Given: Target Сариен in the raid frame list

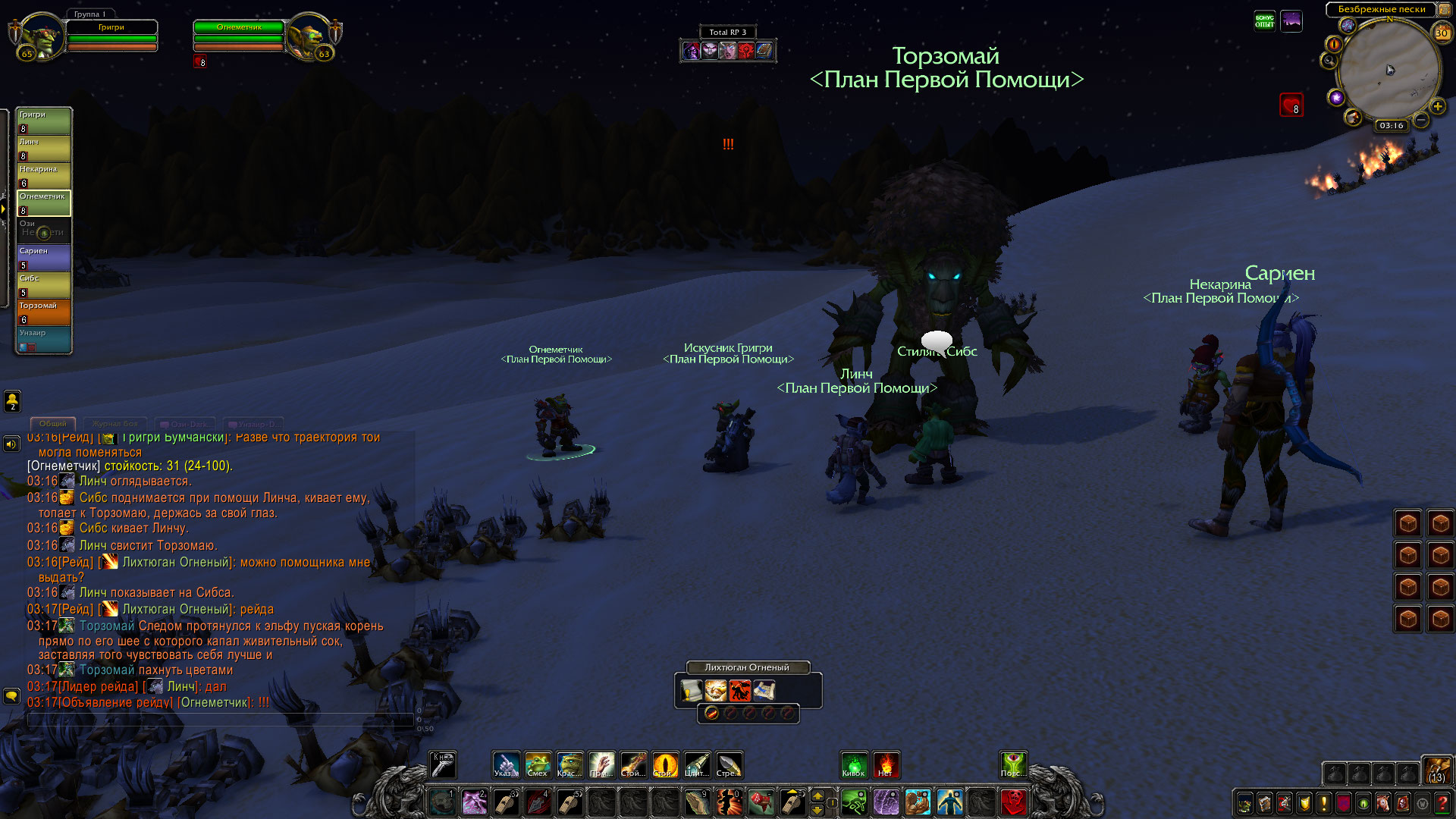Looking at the screenshot, I should pyautogui.click(x=44, y=257).
